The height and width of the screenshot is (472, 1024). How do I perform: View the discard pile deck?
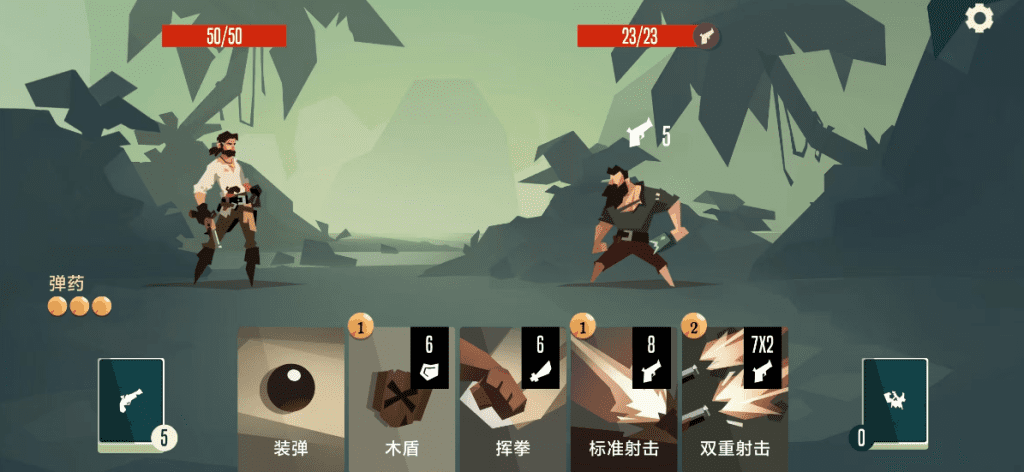click(x=894, y=404)
